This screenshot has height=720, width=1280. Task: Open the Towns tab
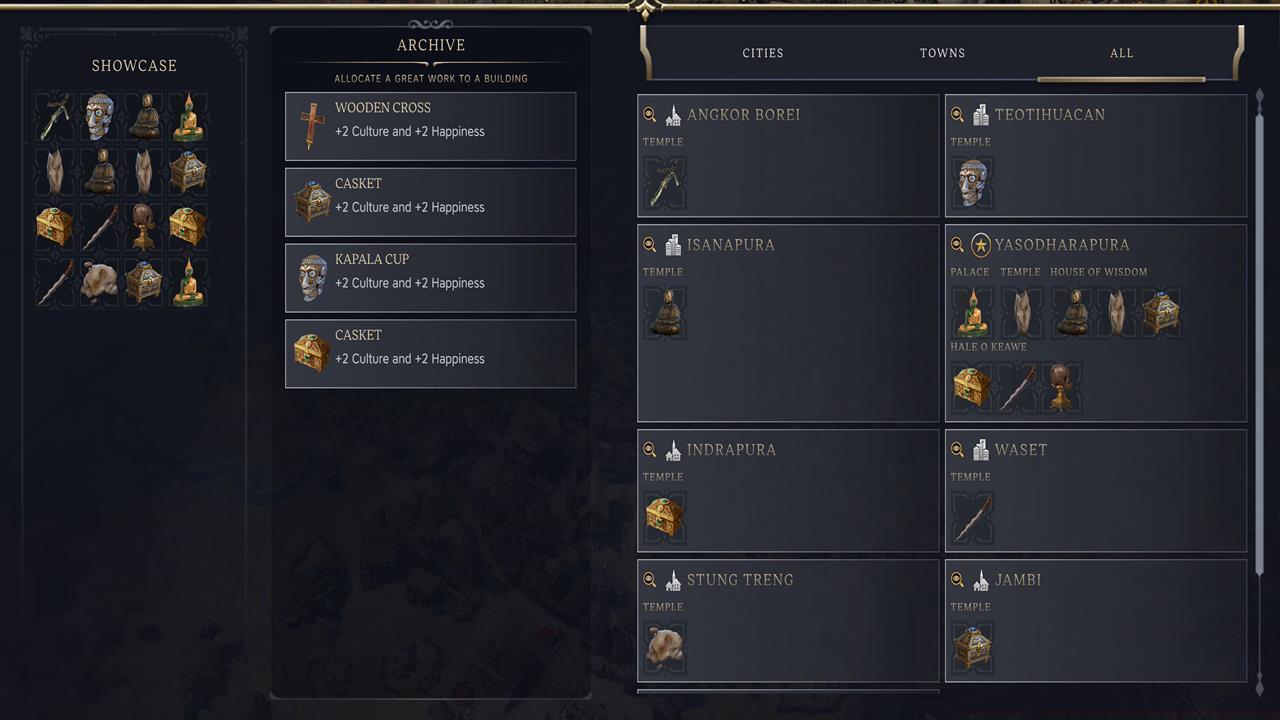941,53
